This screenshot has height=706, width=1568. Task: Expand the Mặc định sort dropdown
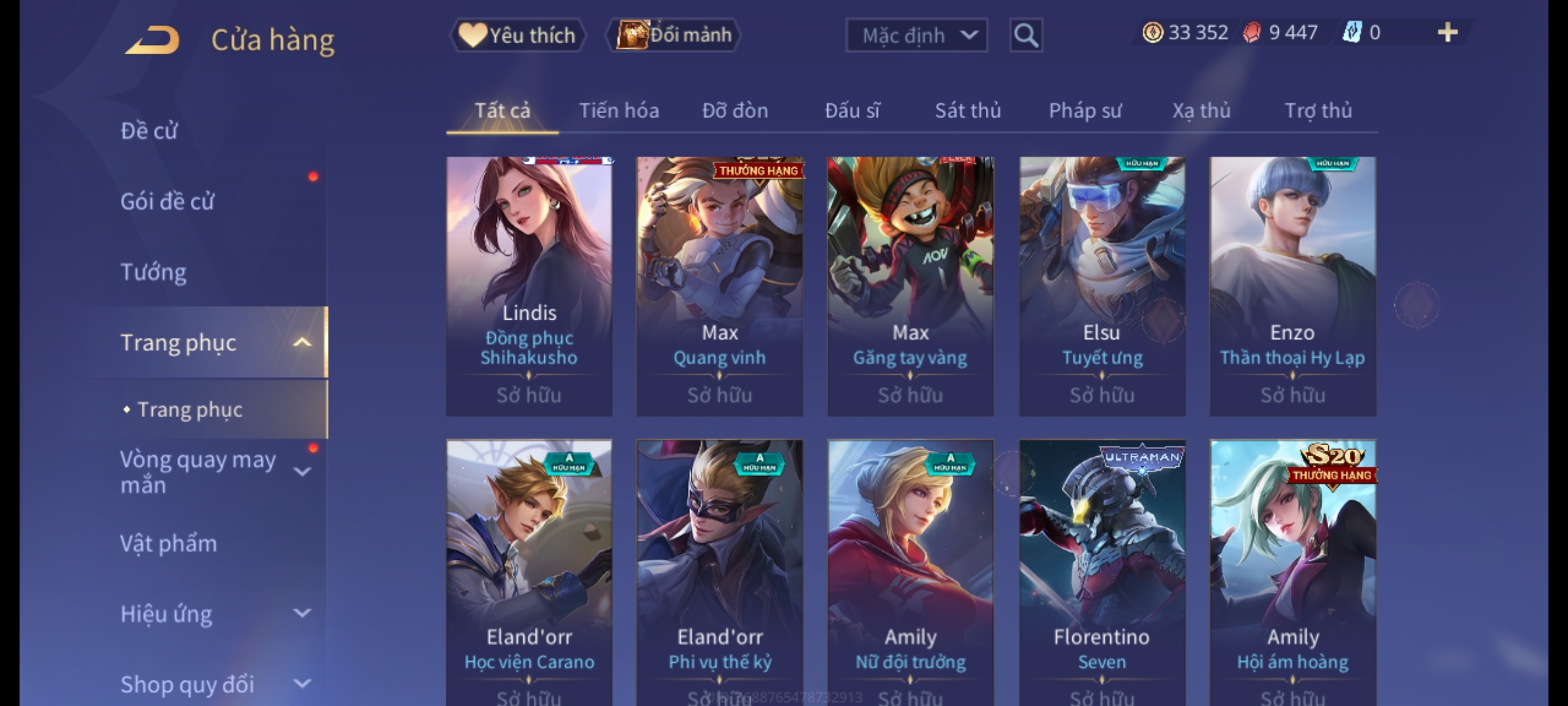tap(916, 35)
